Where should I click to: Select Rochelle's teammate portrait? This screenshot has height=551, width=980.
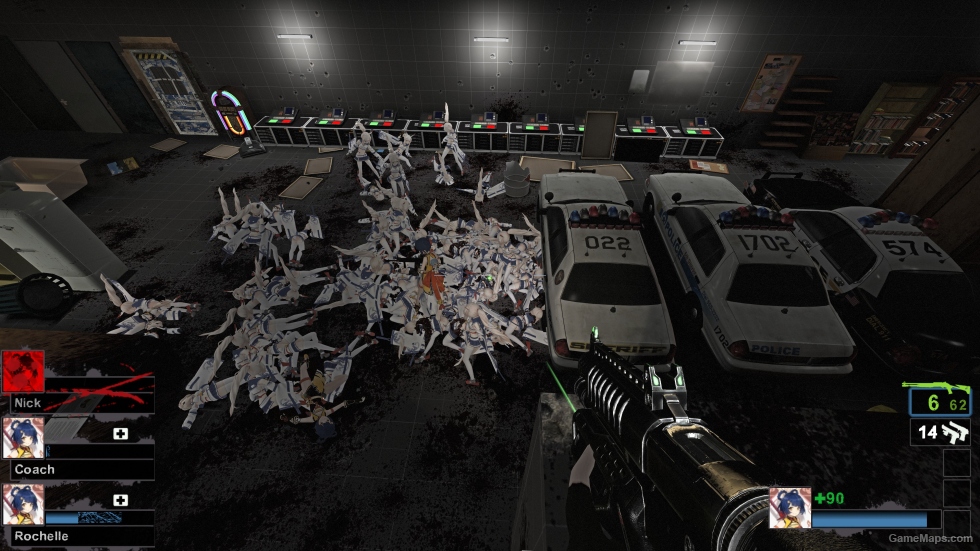pyautogui.click(x=22, y=504)
